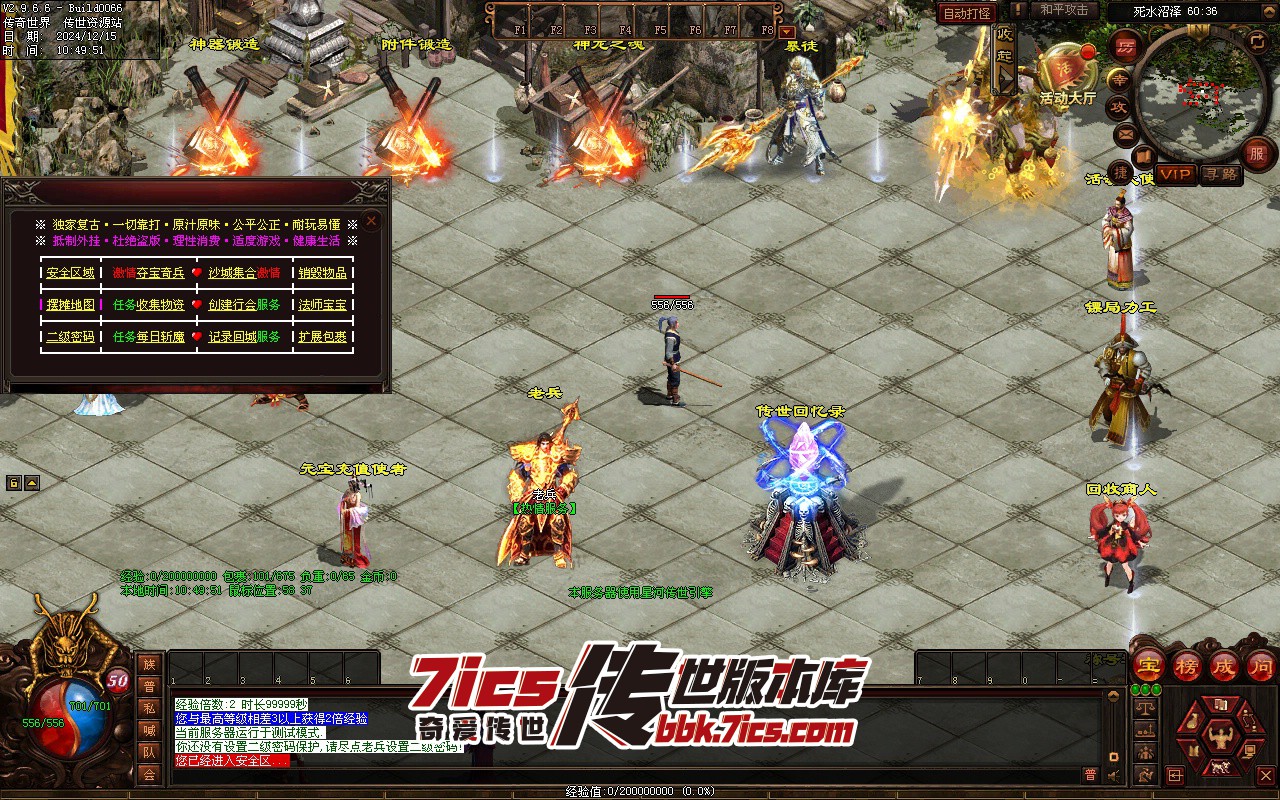Click the 法师宝宝 option

point(322,305)
